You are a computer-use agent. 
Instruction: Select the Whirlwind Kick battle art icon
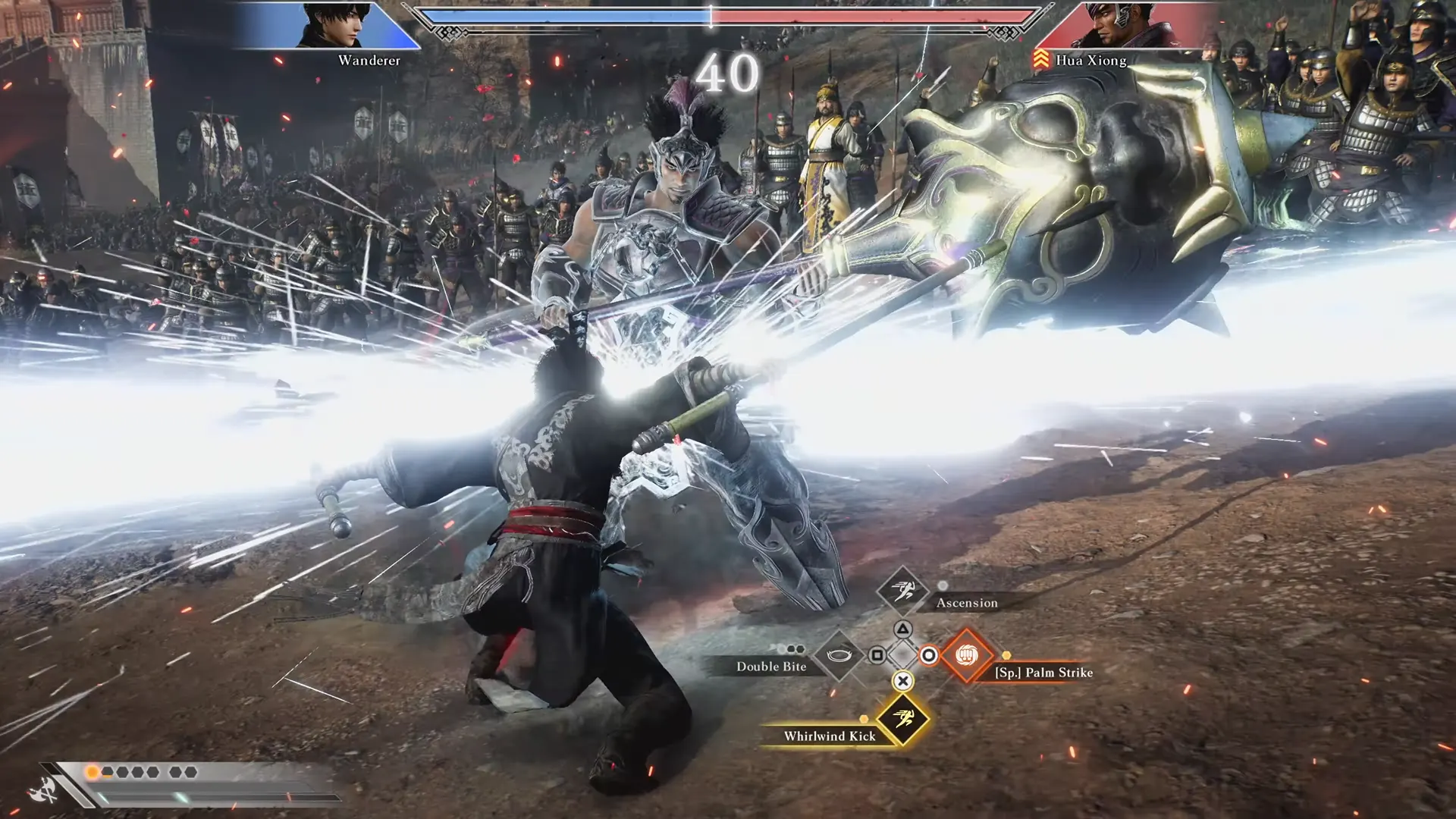(x=902, y=719)
